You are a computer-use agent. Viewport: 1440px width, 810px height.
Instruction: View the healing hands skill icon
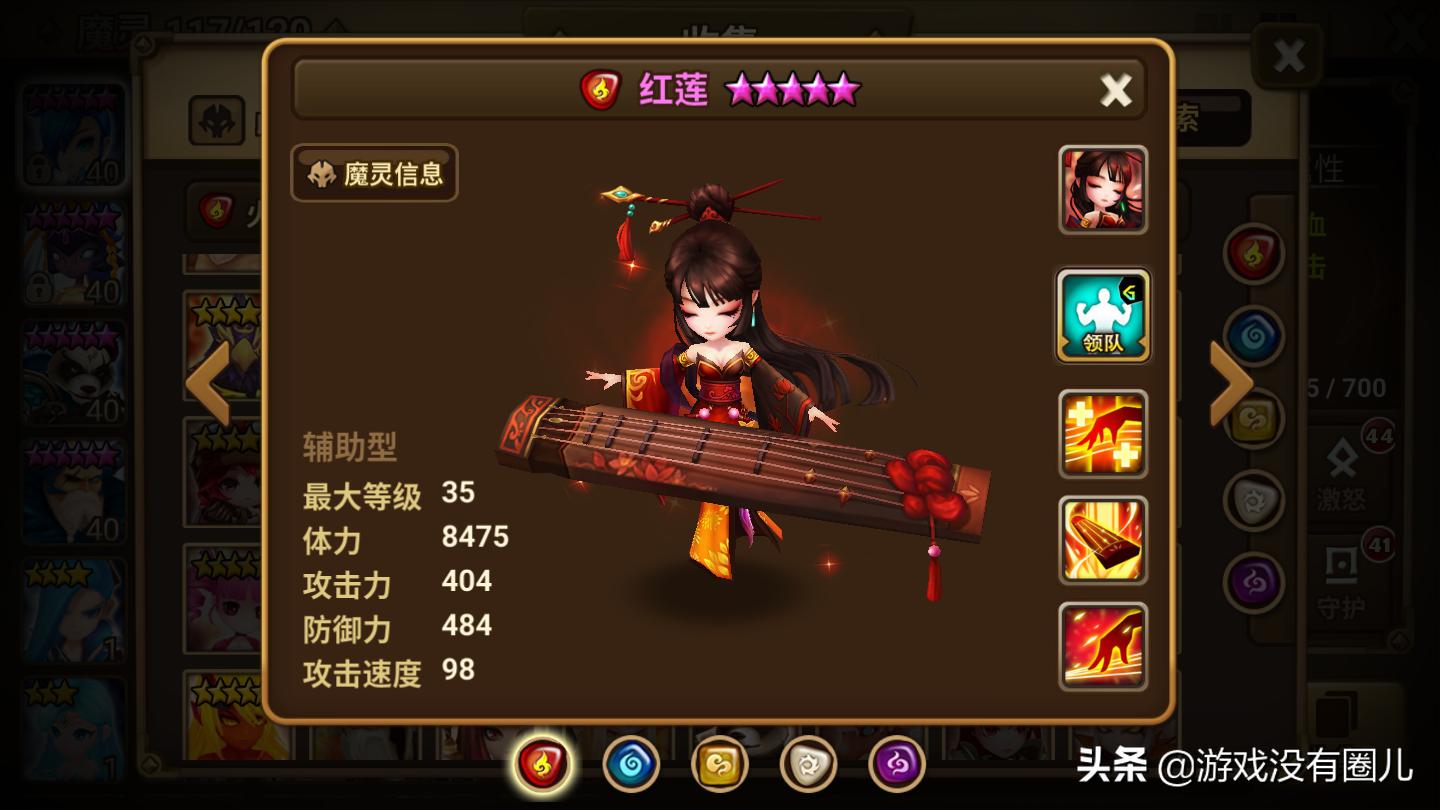(1103, 432)
